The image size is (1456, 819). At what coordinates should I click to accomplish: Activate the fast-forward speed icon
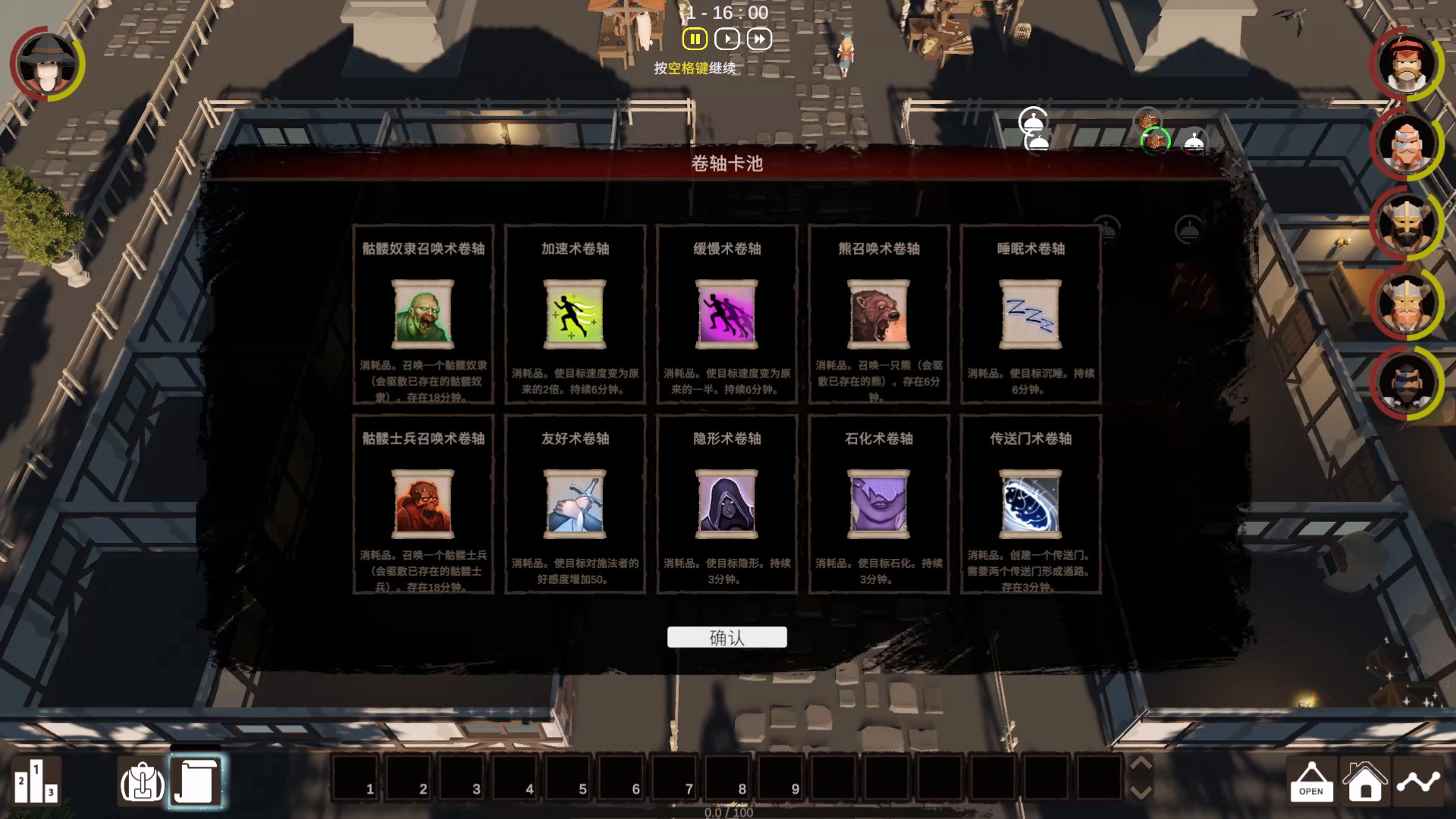[758, 39]
